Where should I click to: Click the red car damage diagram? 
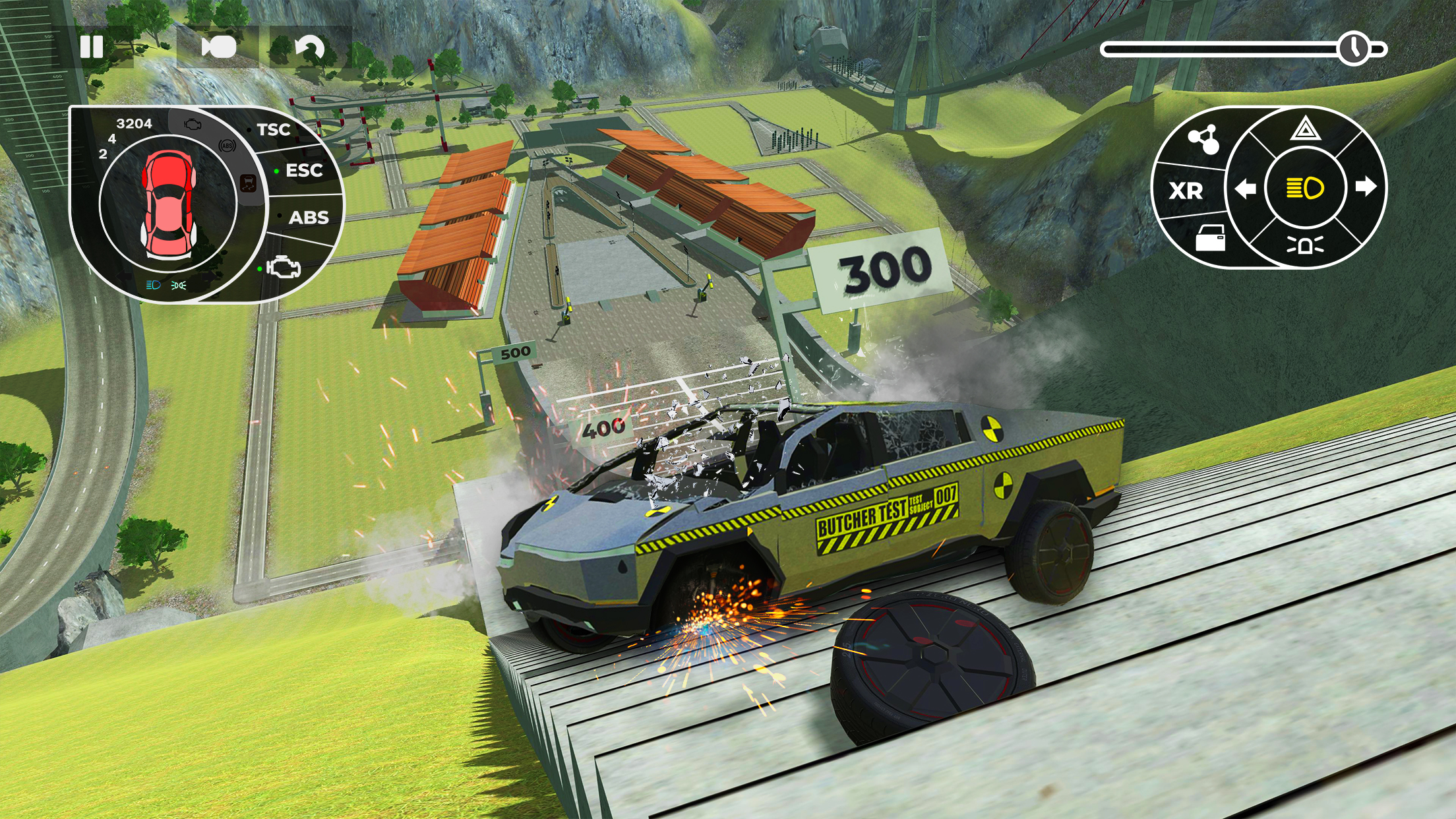coord(167,203)
